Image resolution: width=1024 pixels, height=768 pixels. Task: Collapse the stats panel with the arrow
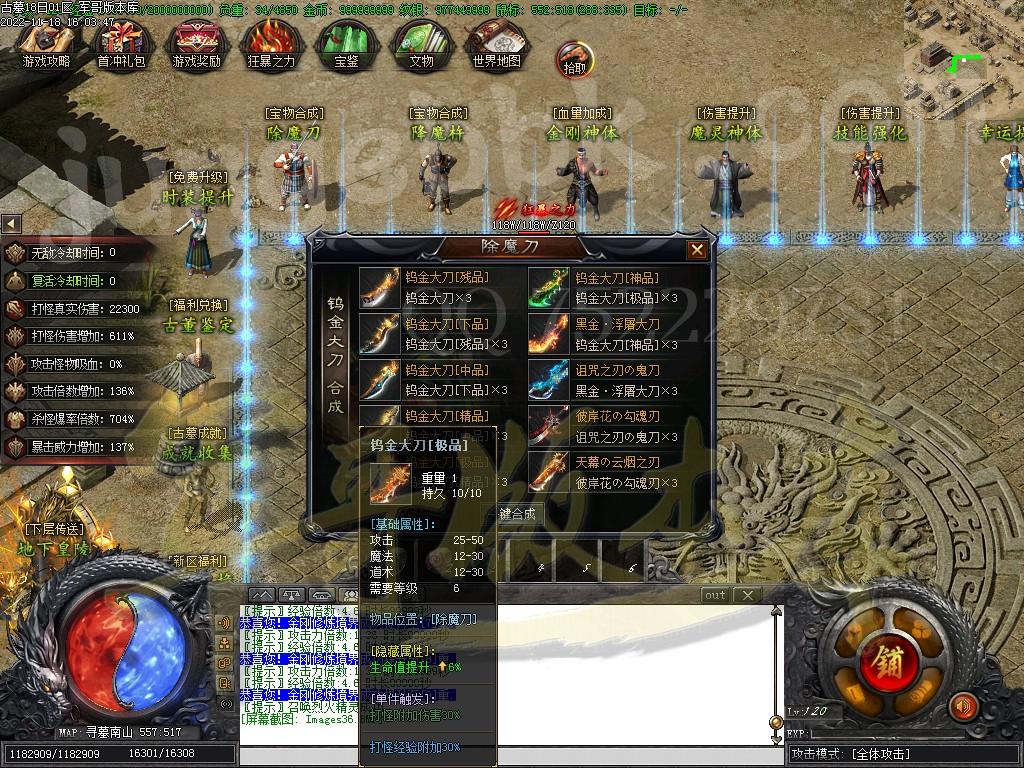[x=11, y=224]
